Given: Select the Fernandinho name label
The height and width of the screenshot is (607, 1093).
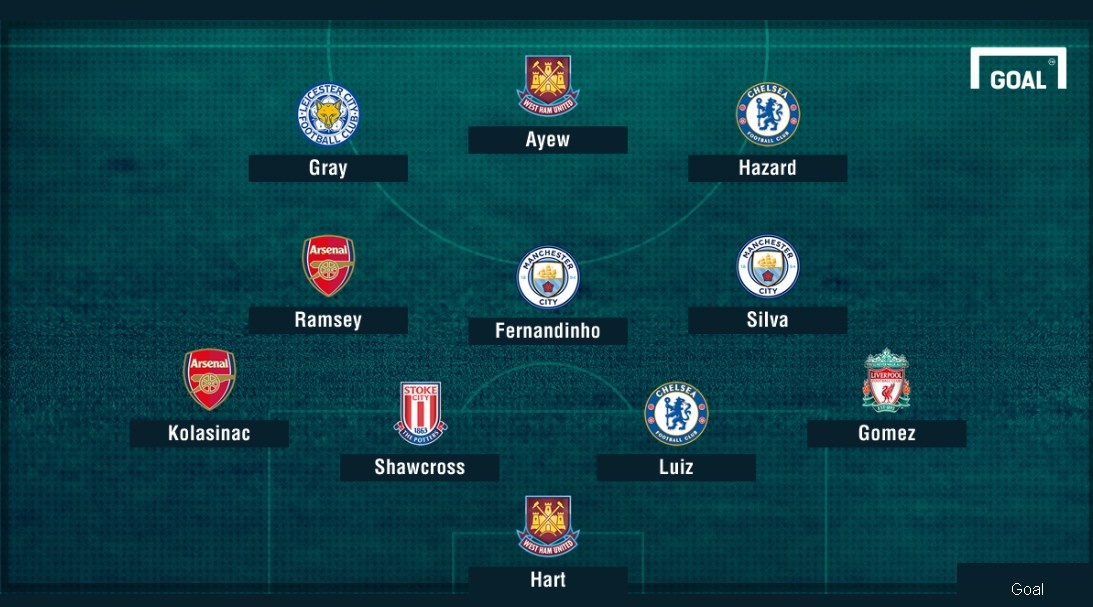Looking at the screenshot, I should pos(547,331).
